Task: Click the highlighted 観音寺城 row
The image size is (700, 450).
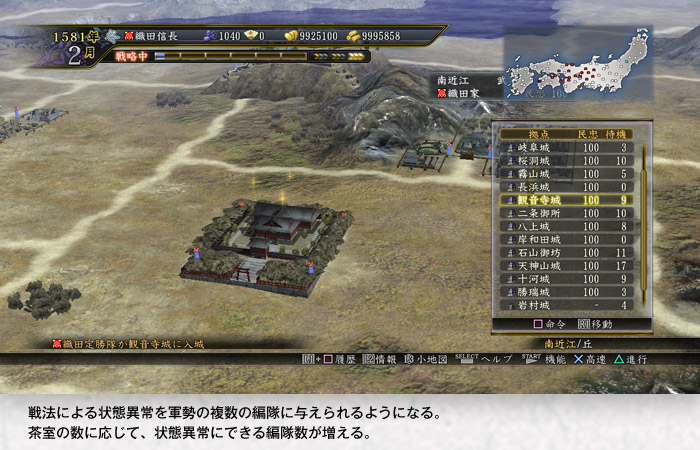Action: tap(565, 200)
